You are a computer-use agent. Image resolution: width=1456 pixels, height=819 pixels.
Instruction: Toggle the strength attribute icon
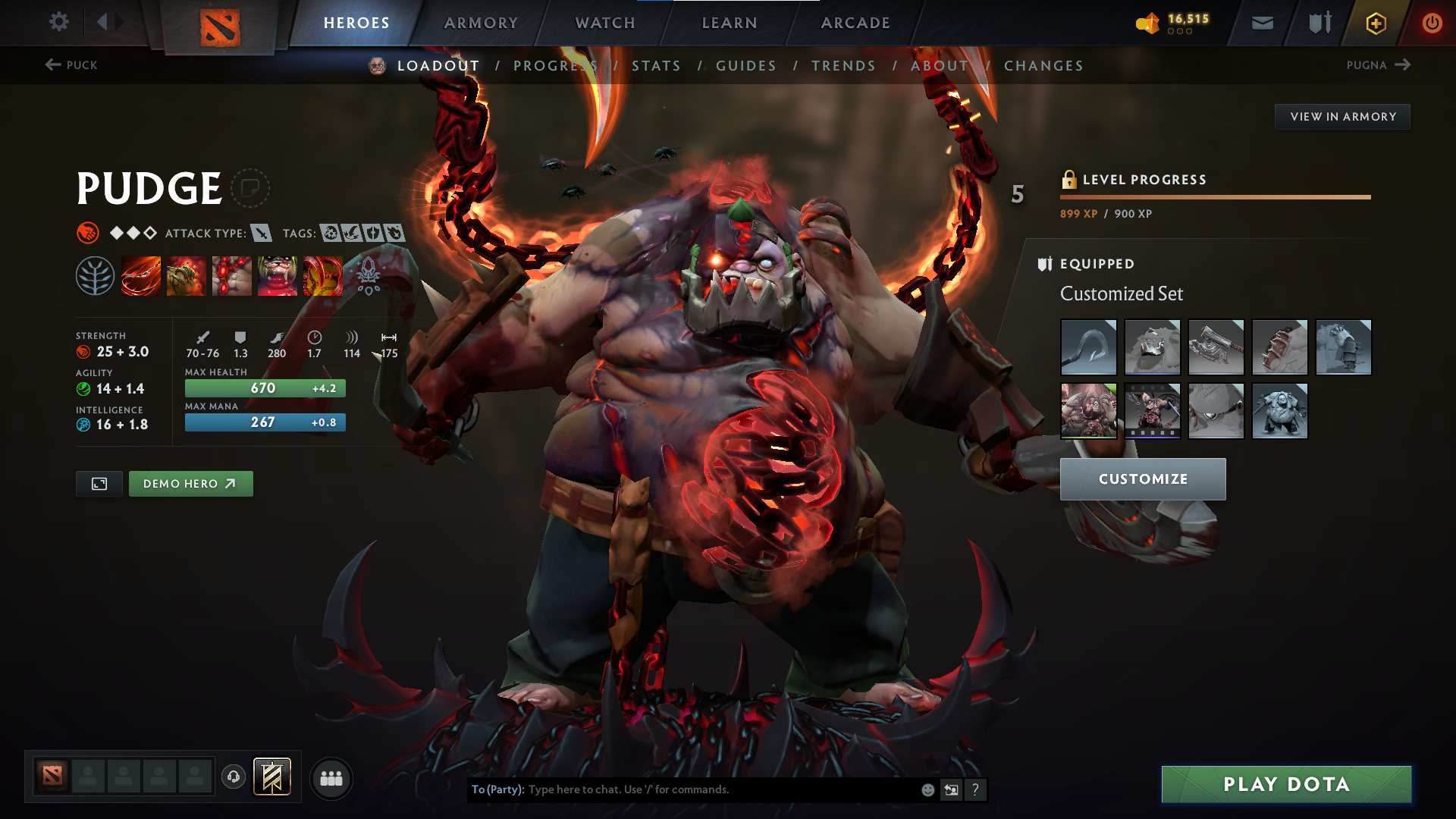[83, 352]
